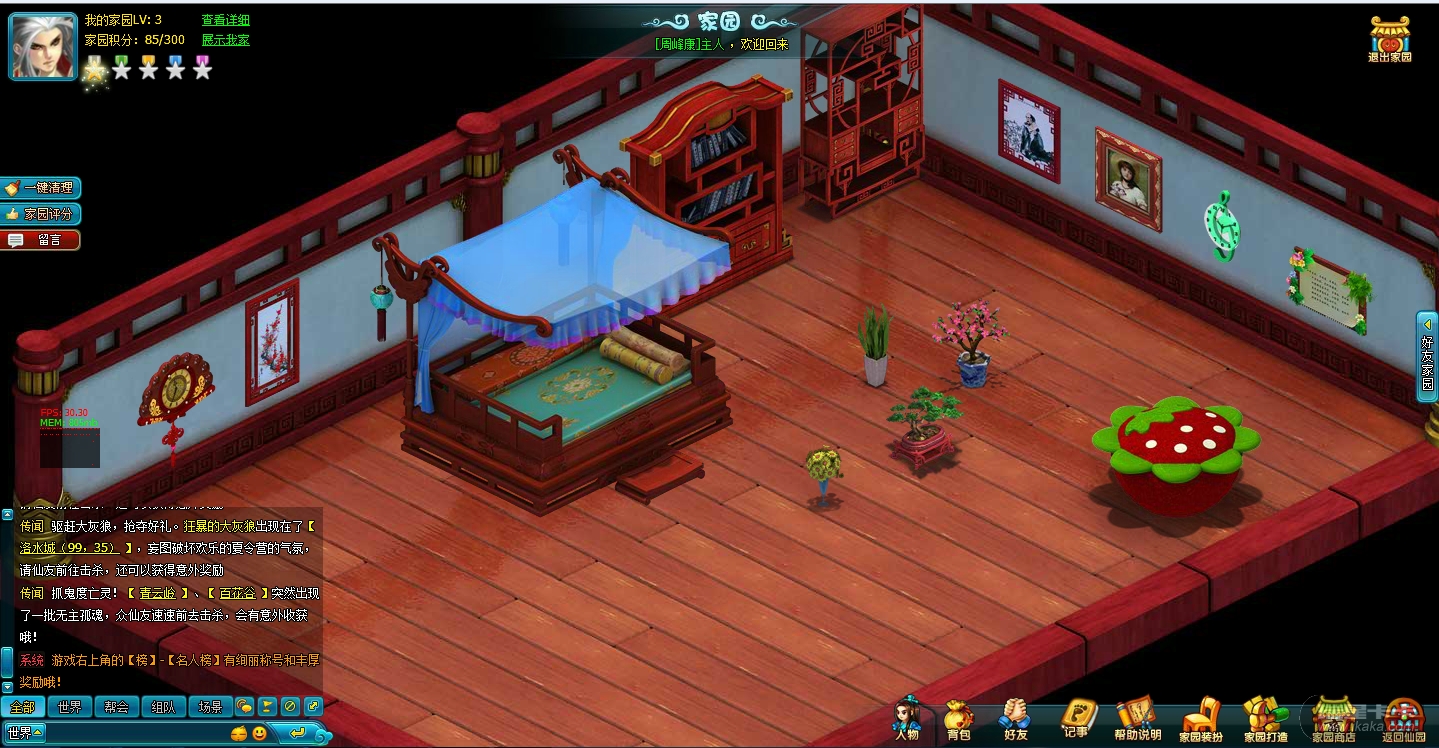Exit the home via 退出家园

point(1390,39)
